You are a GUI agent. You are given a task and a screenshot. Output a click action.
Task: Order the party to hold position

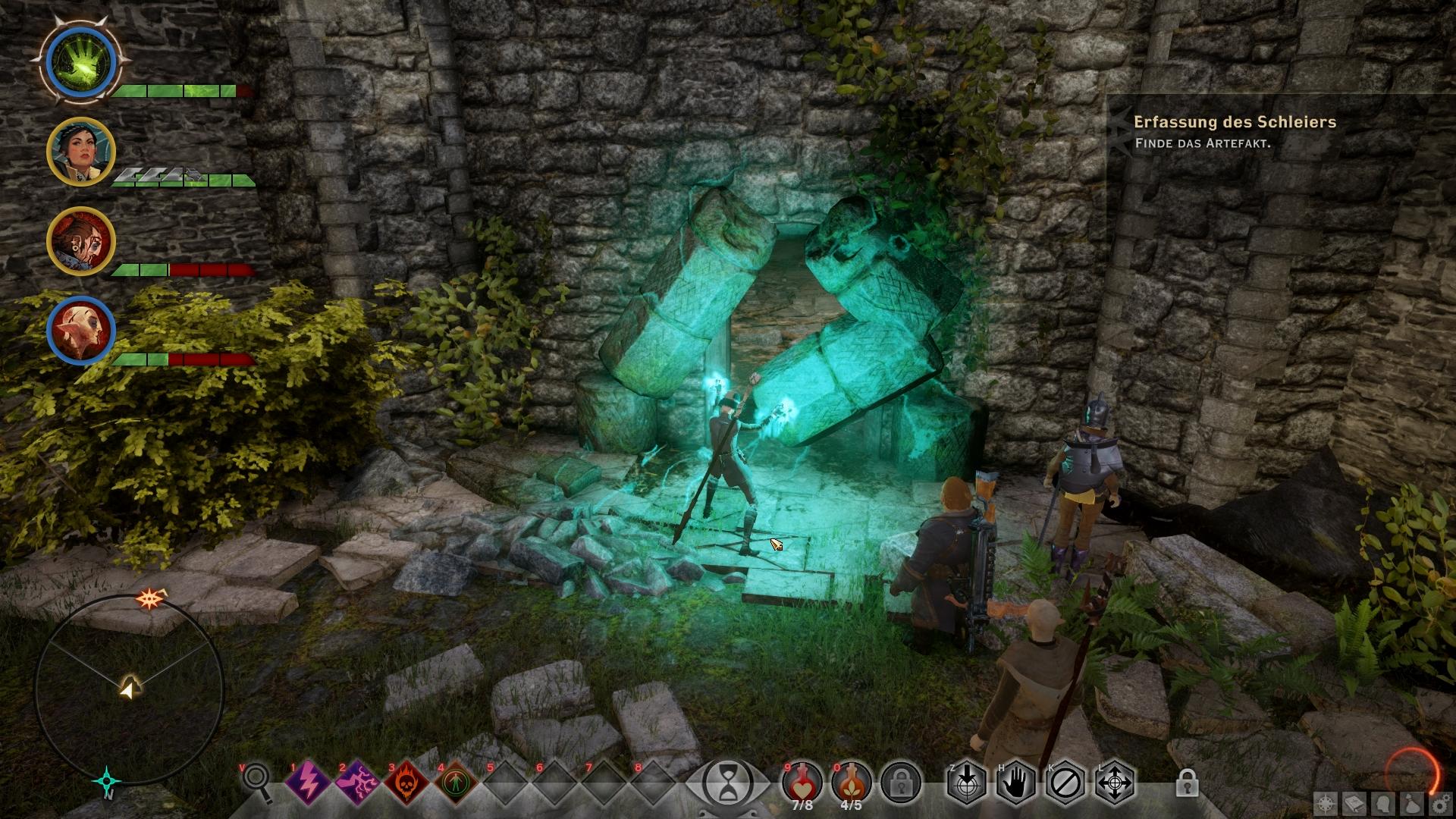1016,781
